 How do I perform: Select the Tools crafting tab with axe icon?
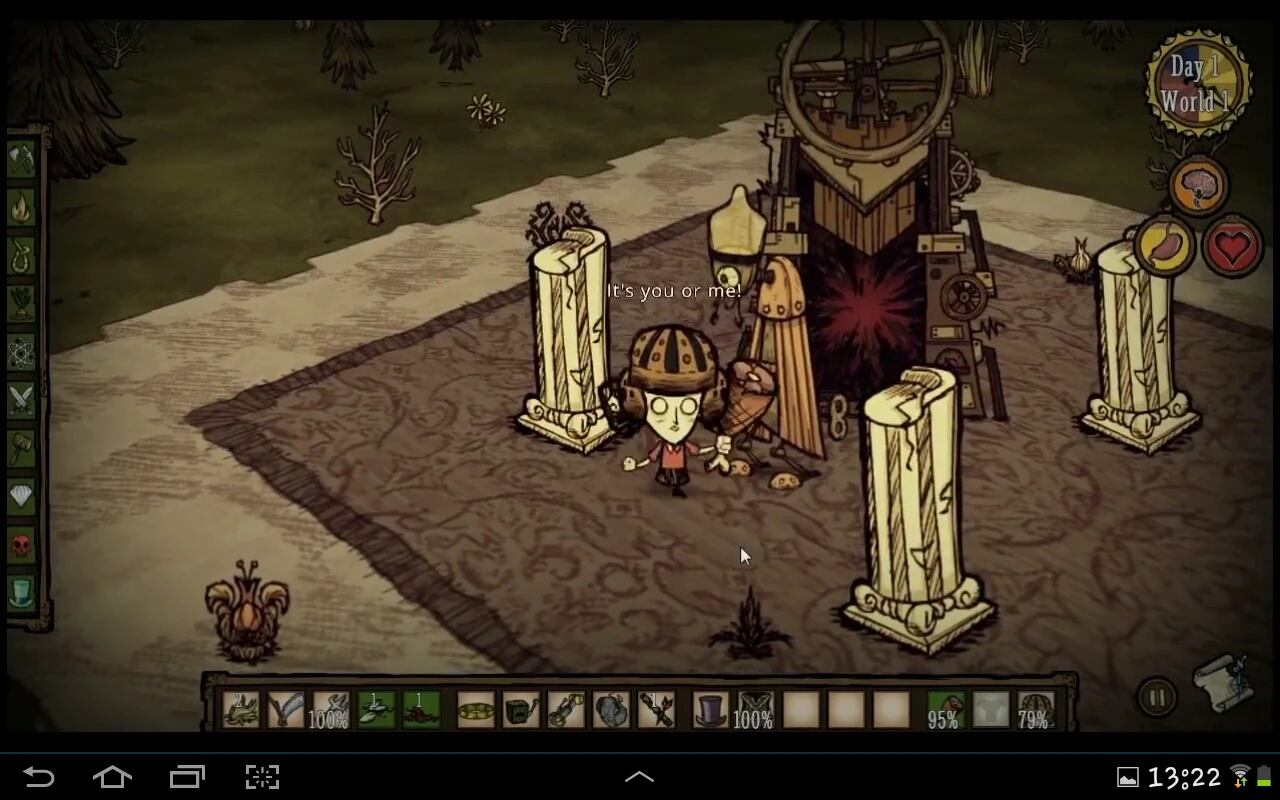click(x=22, y=160)
